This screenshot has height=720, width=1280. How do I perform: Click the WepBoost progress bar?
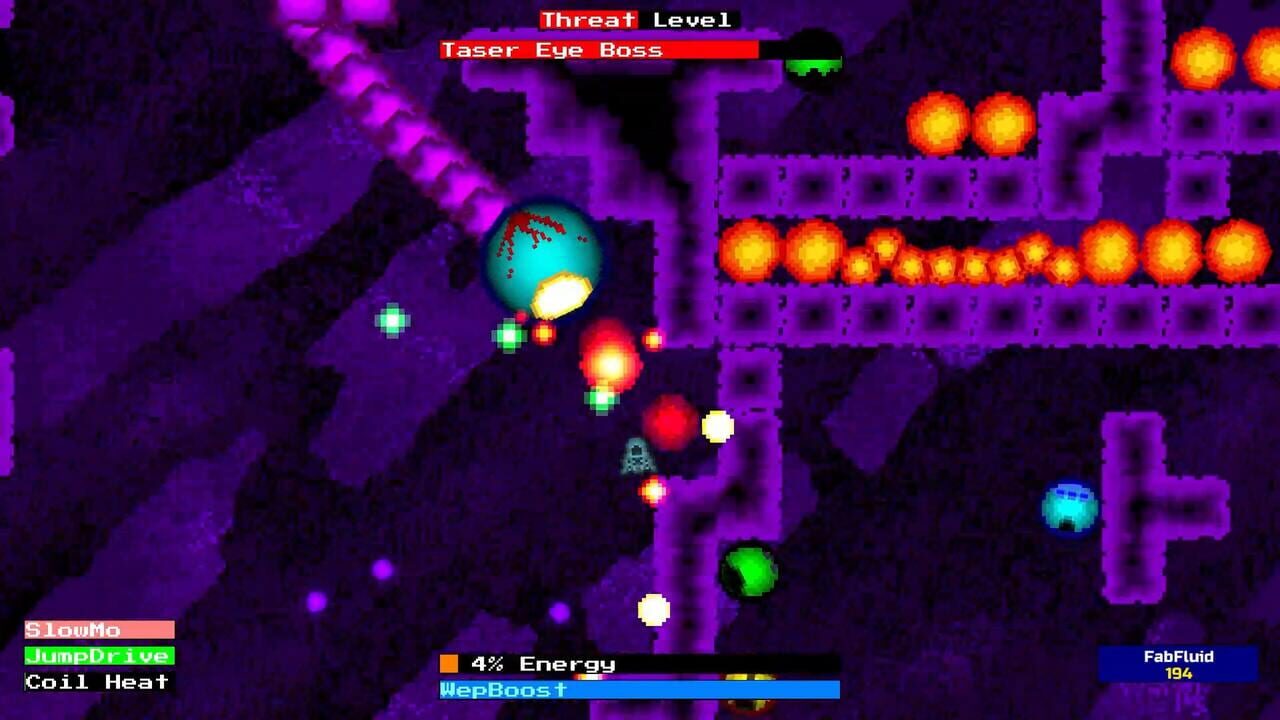(x=640, y=691)
